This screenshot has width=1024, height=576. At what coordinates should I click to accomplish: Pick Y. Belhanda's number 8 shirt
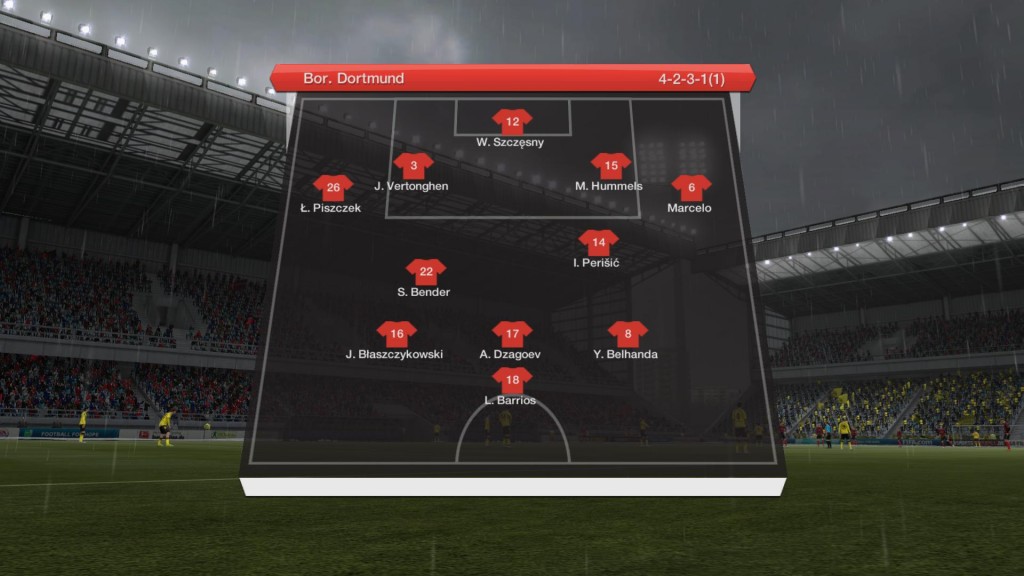coord(627,334)
